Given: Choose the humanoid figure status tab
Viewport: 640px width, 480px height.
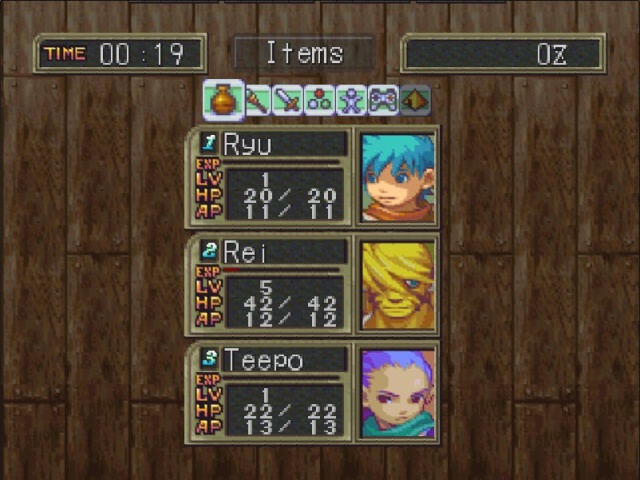Looking at the screenshot, I should click(x=351, y=101).
